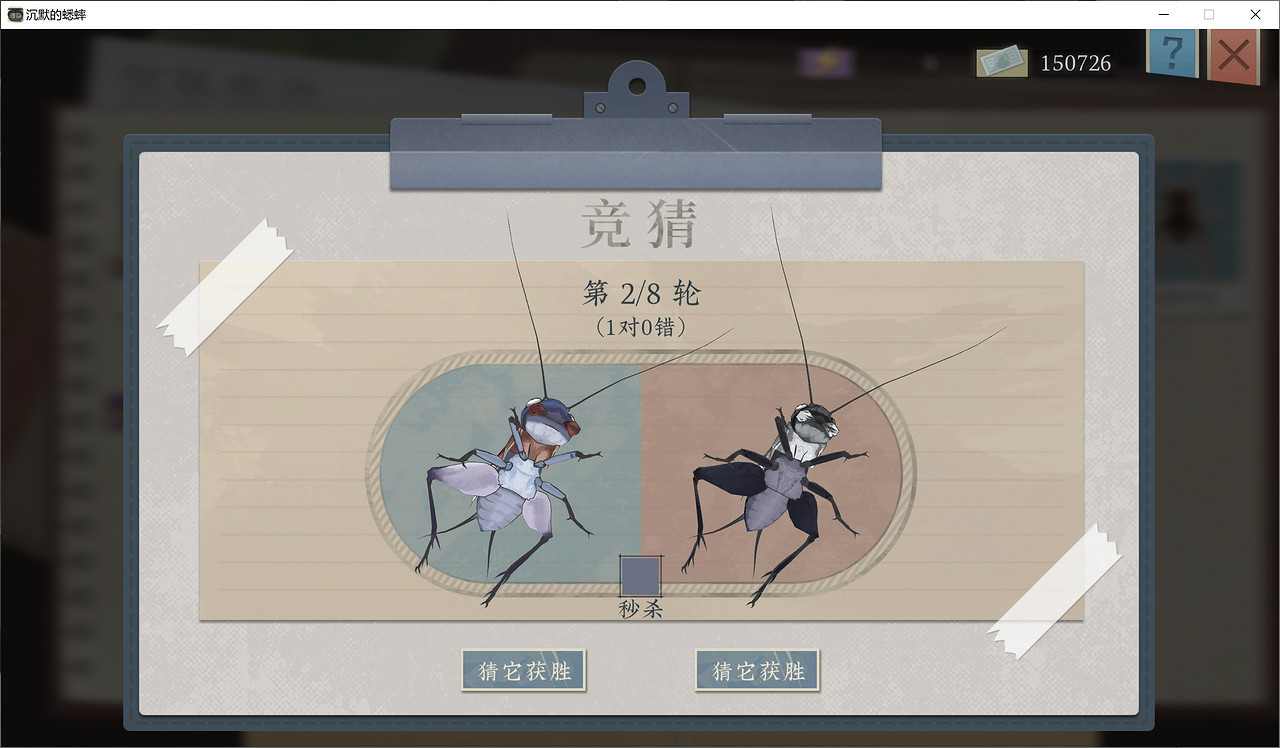
Task: Click the round counter 第 2/8 轮
Action: coord(640,292)
